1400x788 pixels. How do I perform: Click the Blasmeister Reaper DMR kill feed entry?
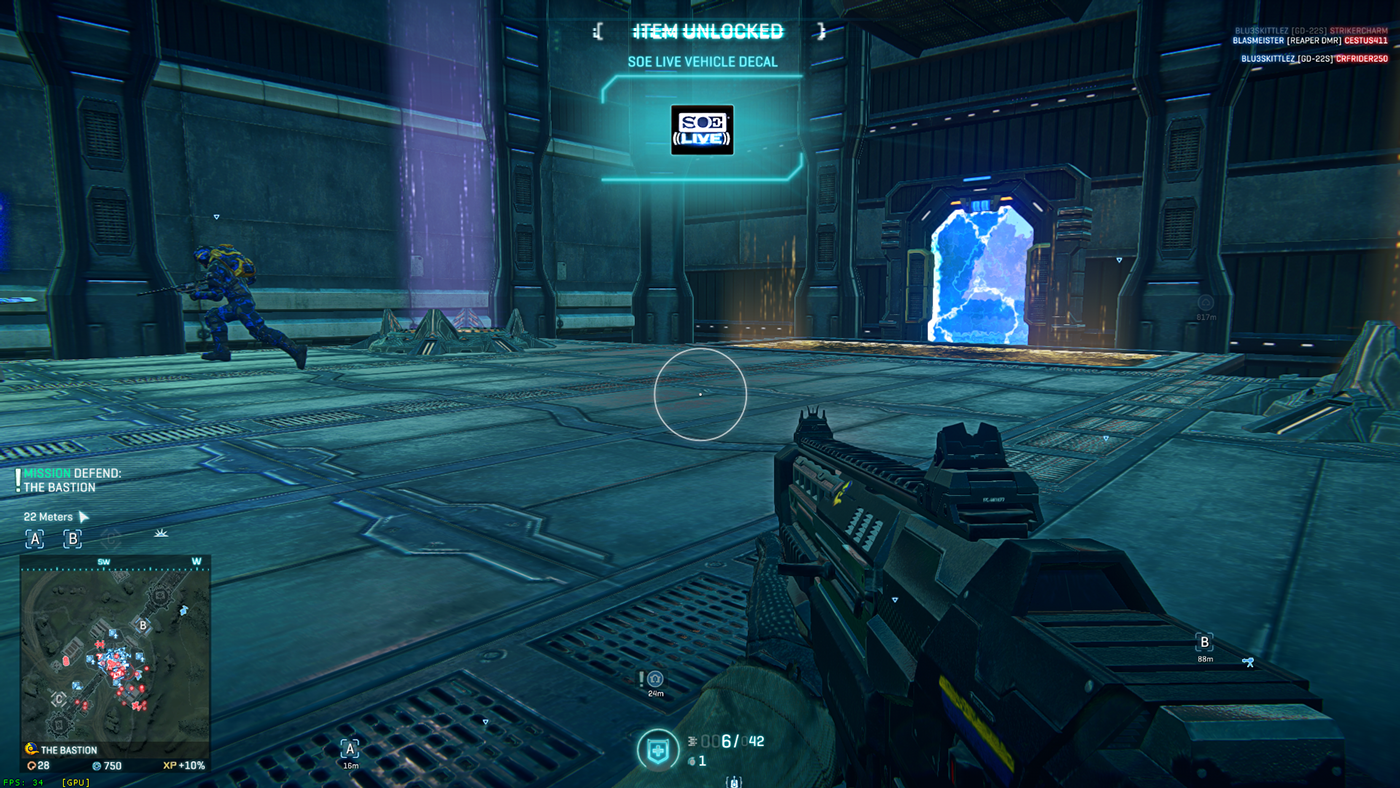point(1310,41)
